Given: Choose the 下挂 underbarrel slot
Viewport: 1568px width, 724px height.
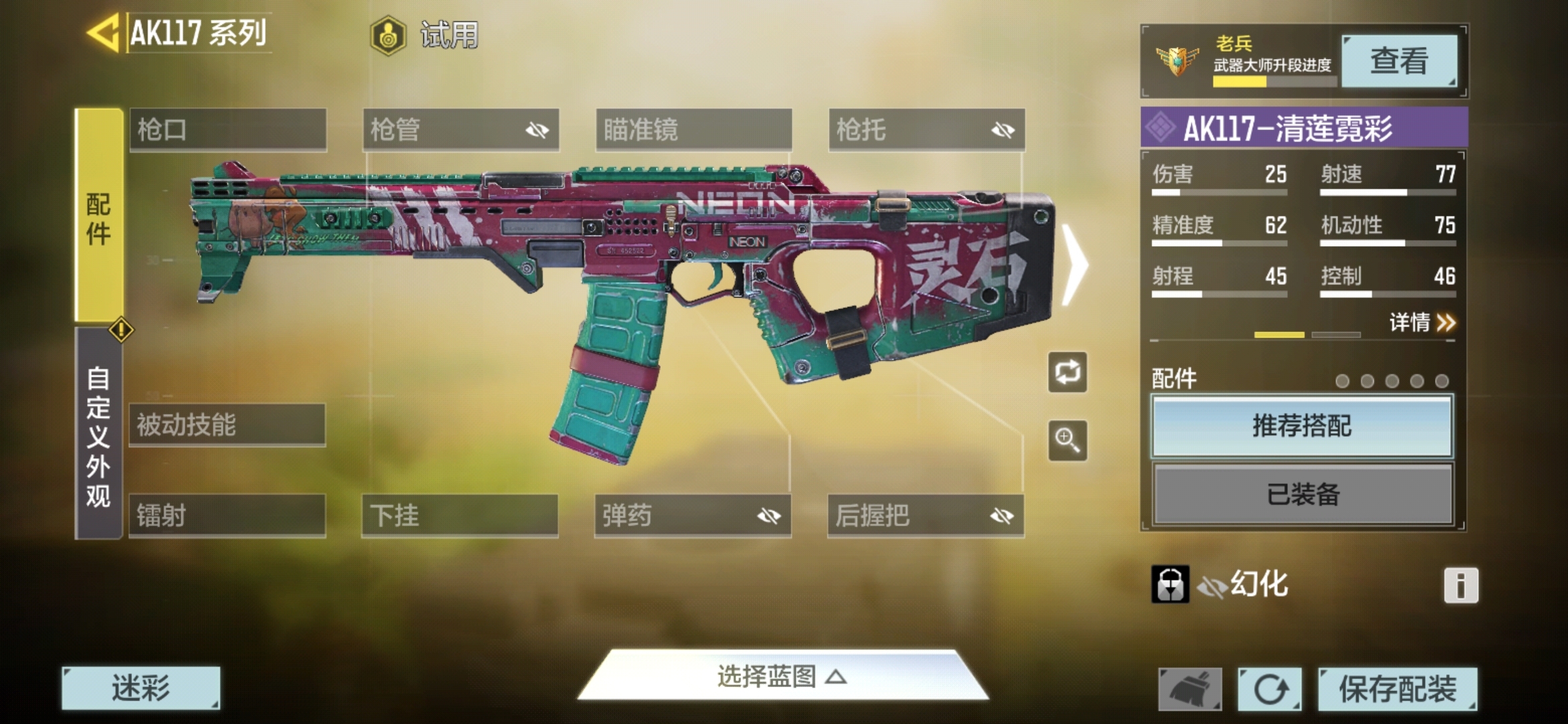Looking at the screenshot, I should tap(460, 516).
